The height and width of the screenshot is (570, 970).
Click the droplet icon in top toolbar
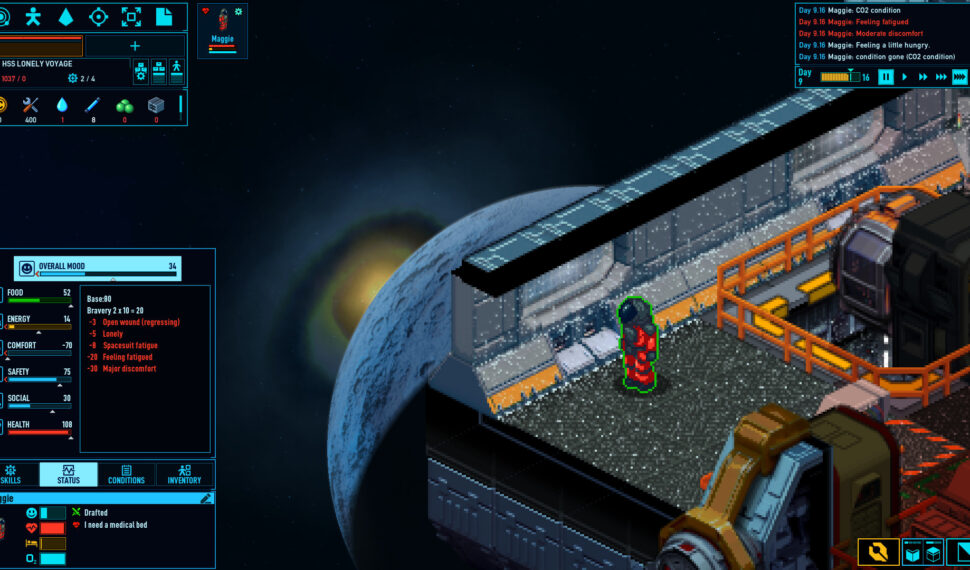pyautogui.click(x=66, y=16)
